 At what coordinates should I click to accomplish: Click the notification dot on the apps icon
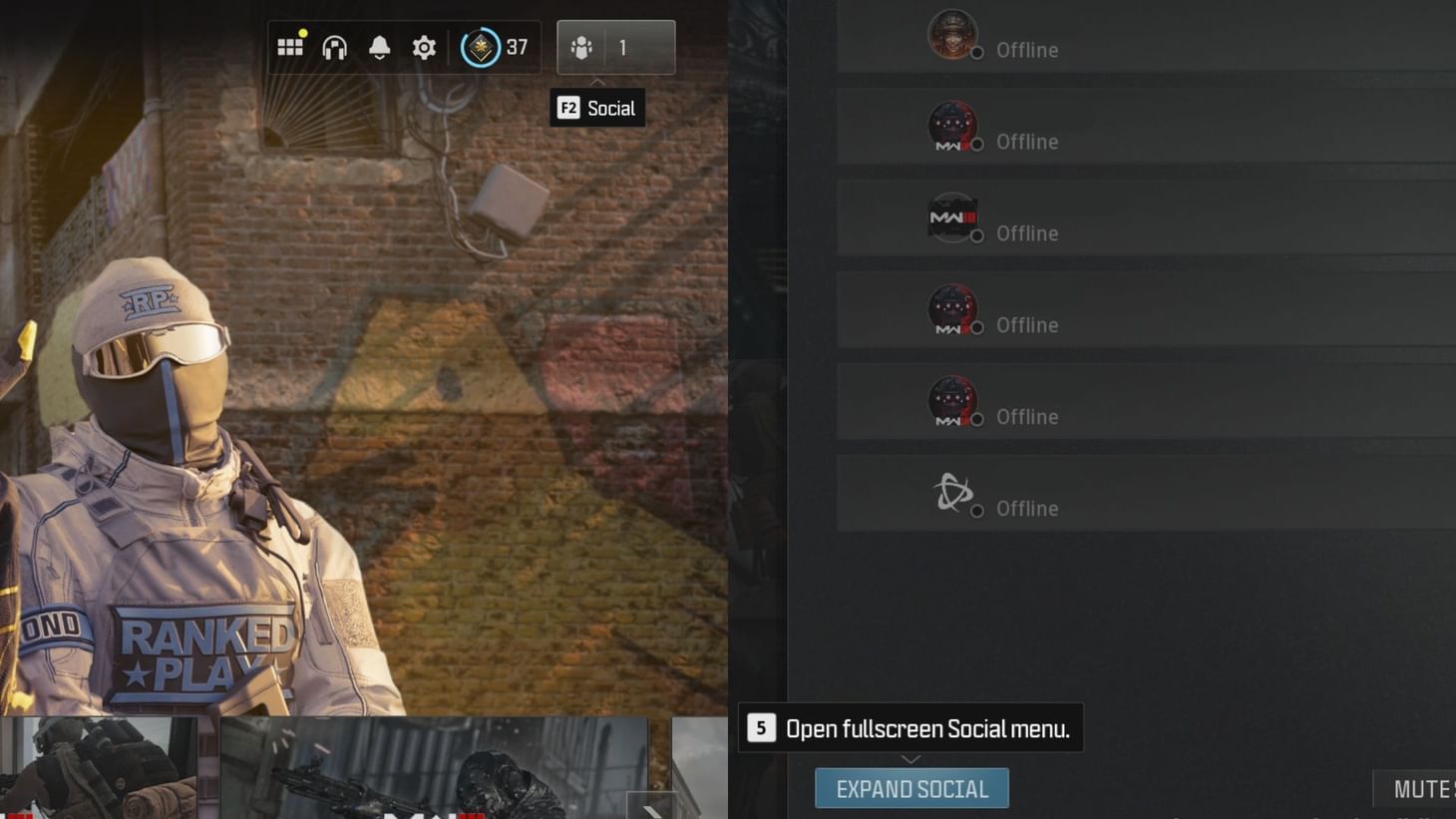click(301, 35)
